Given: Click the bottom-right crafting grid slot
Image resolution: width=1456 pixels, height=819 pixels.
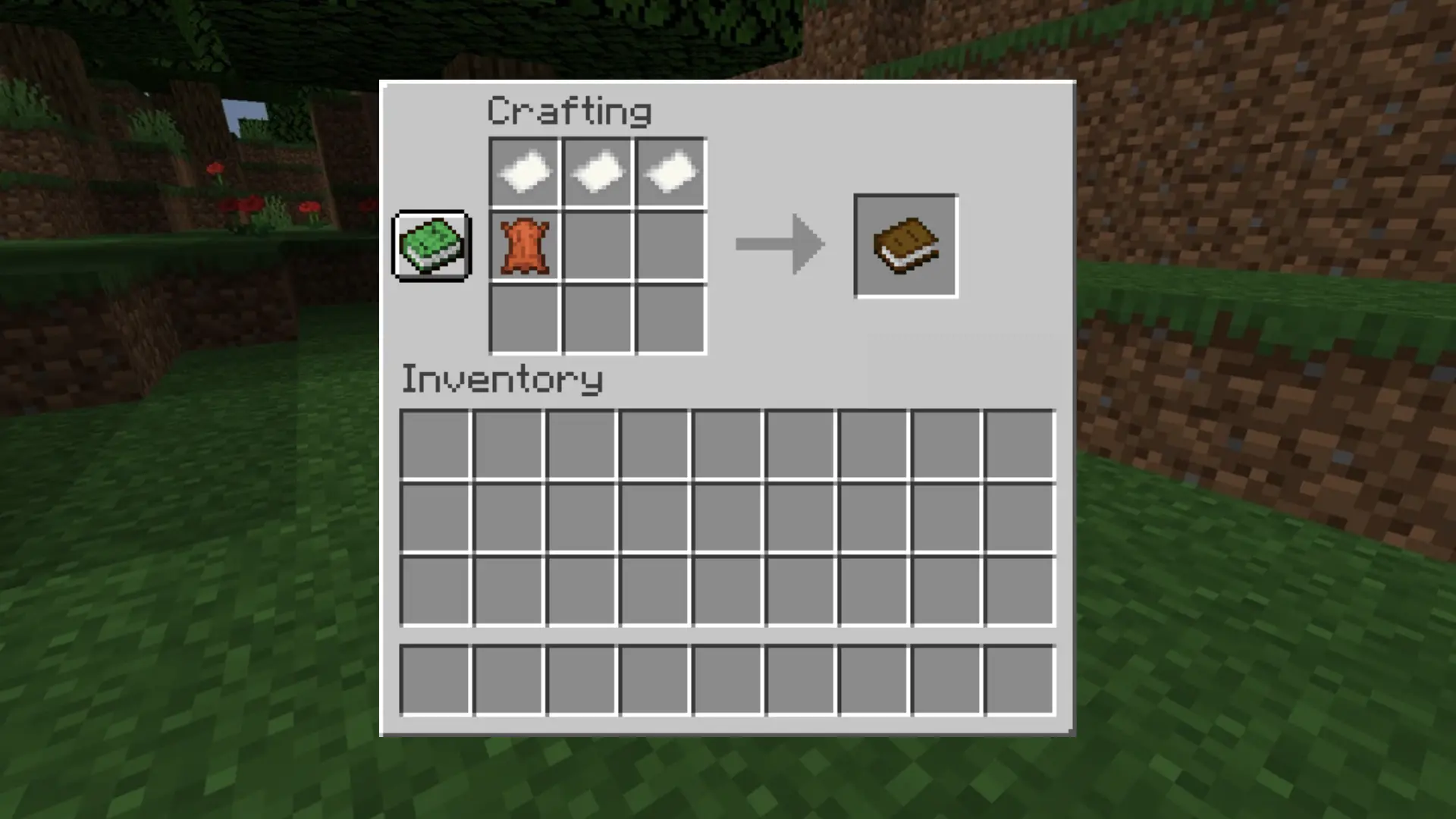Looking at the screenshot, I should pos(670,317).
